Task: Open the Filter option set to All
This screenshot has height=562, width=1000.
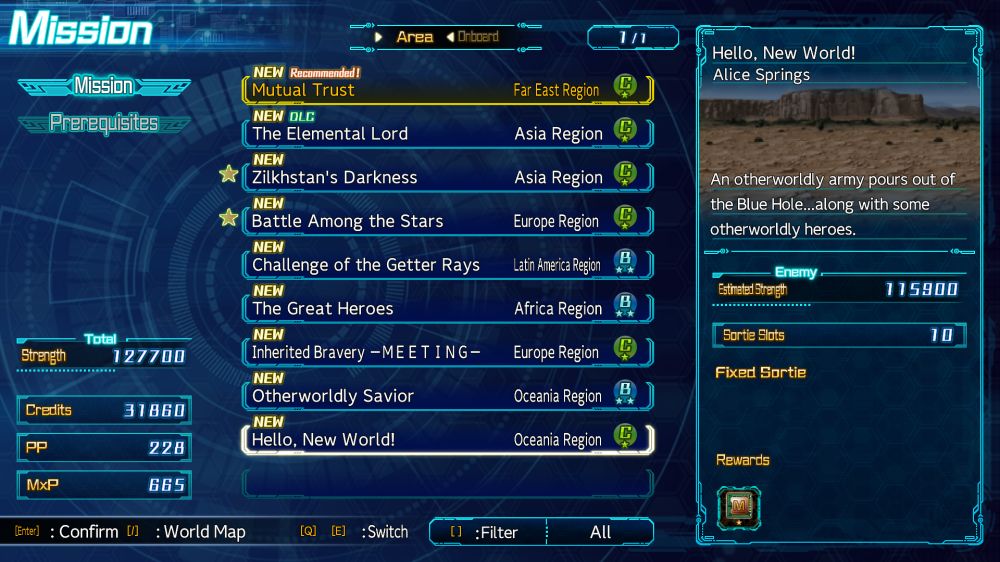Action: 541,532
